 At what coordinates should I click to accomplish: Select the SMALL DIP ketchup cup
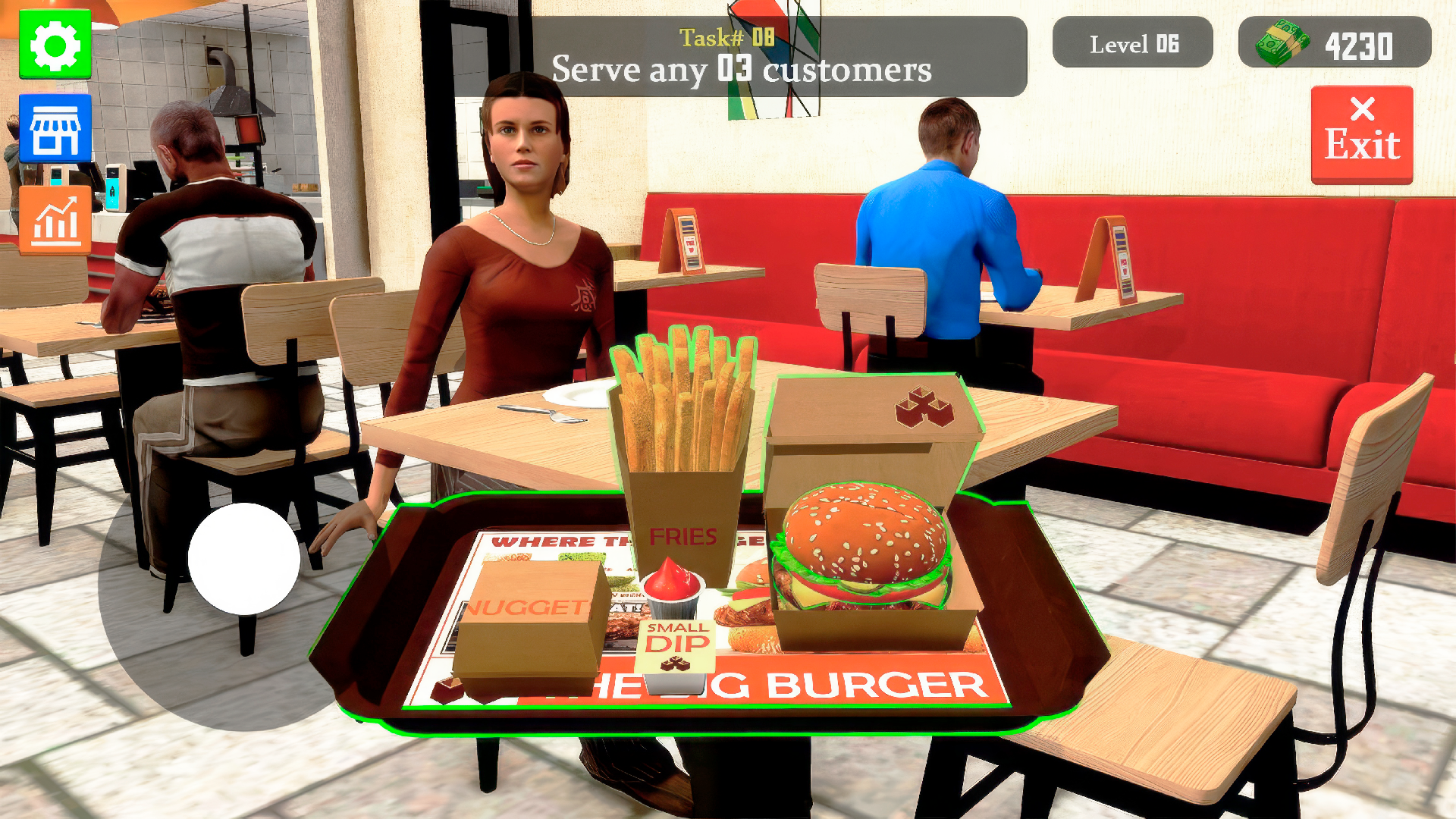pos(675,607)
